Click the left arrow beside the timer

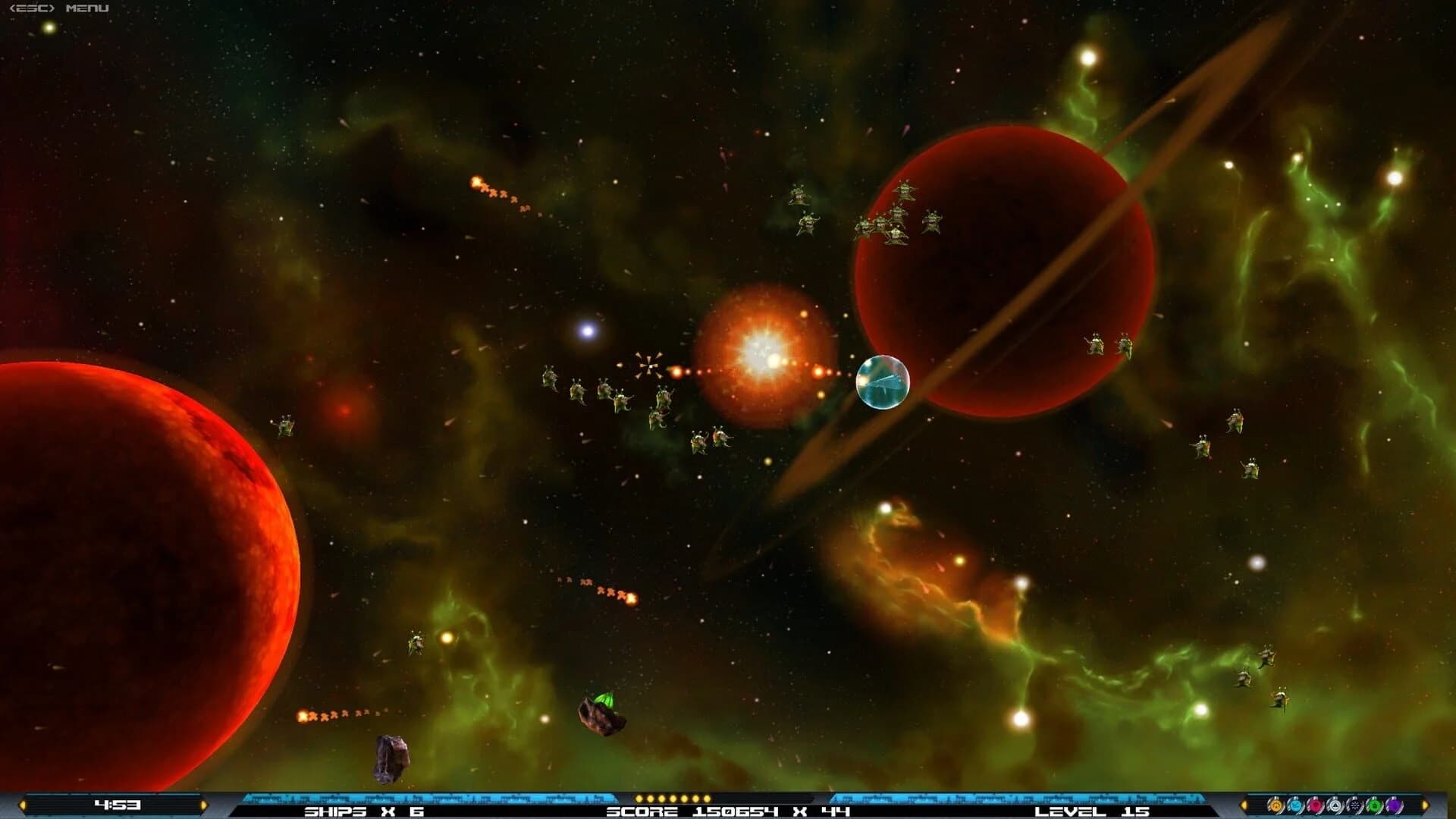pyautogui.click(x=22, y=805)
